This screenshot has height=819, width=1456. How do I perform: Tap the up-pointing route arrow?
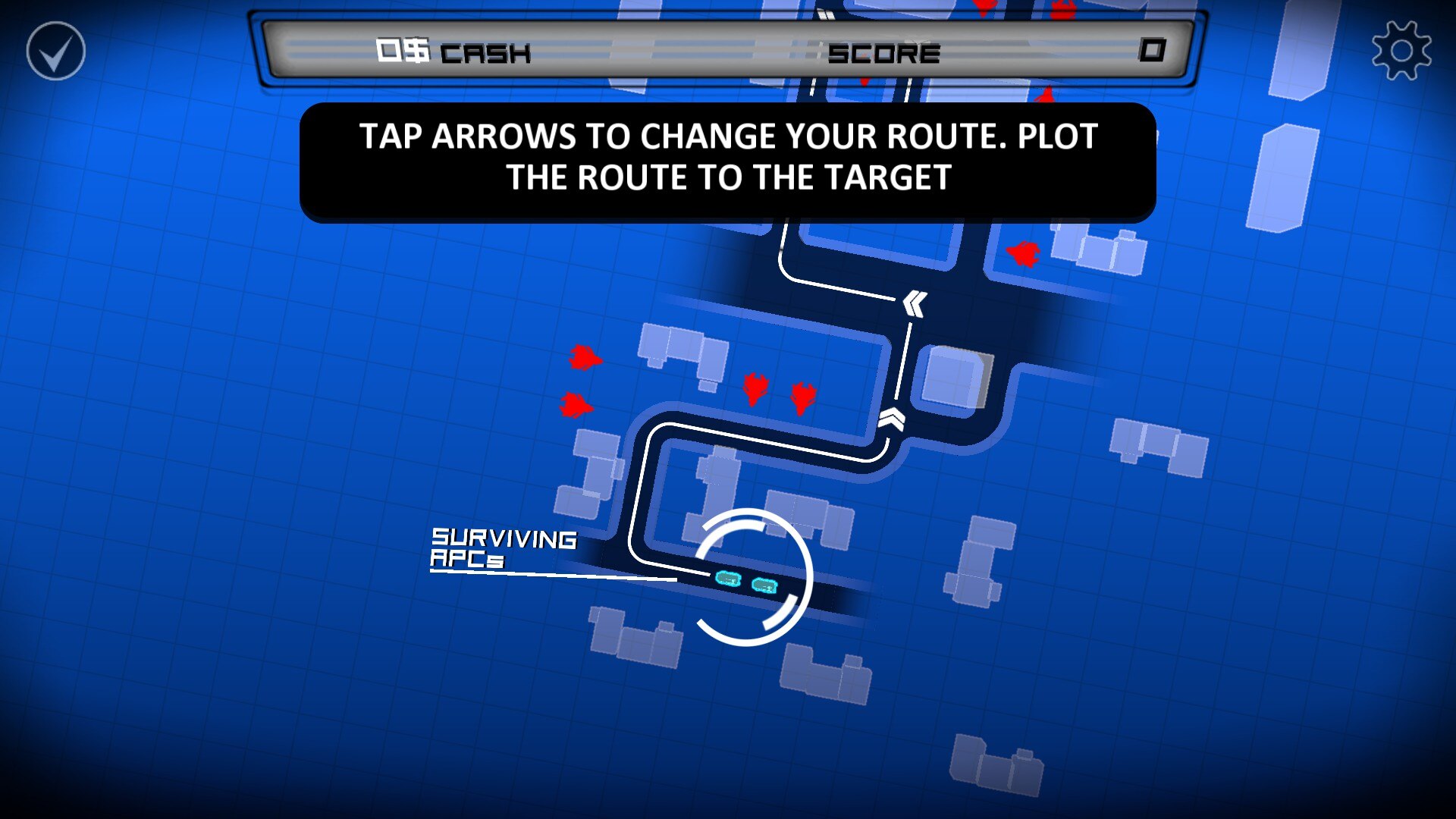click(892, 419)
